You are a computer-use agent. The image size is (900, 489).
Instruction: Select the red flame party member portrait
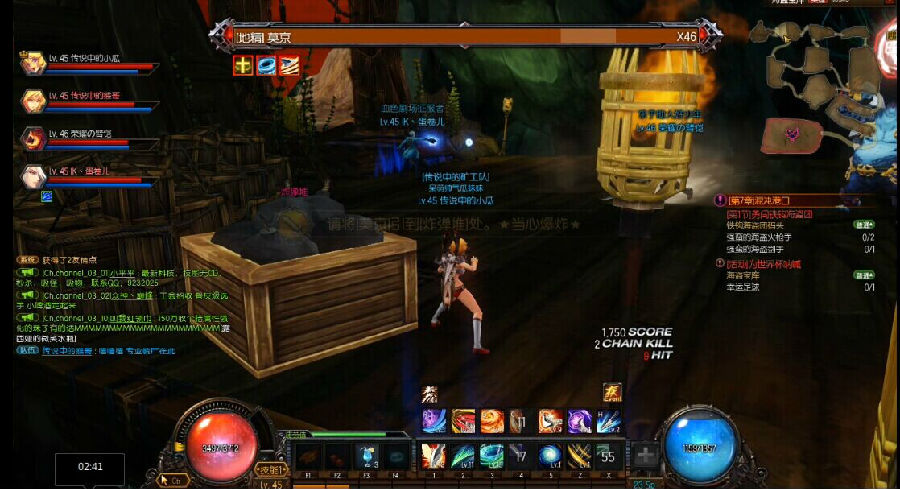pyautogui.click(x=31, y=138)
